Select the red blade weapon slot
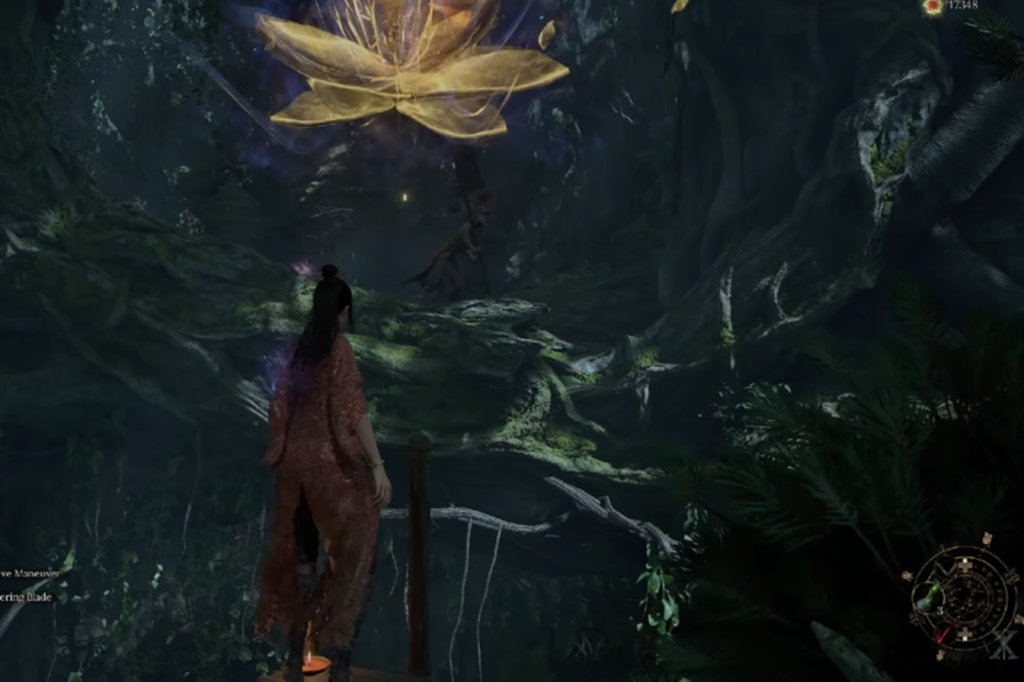 point(945,635)
